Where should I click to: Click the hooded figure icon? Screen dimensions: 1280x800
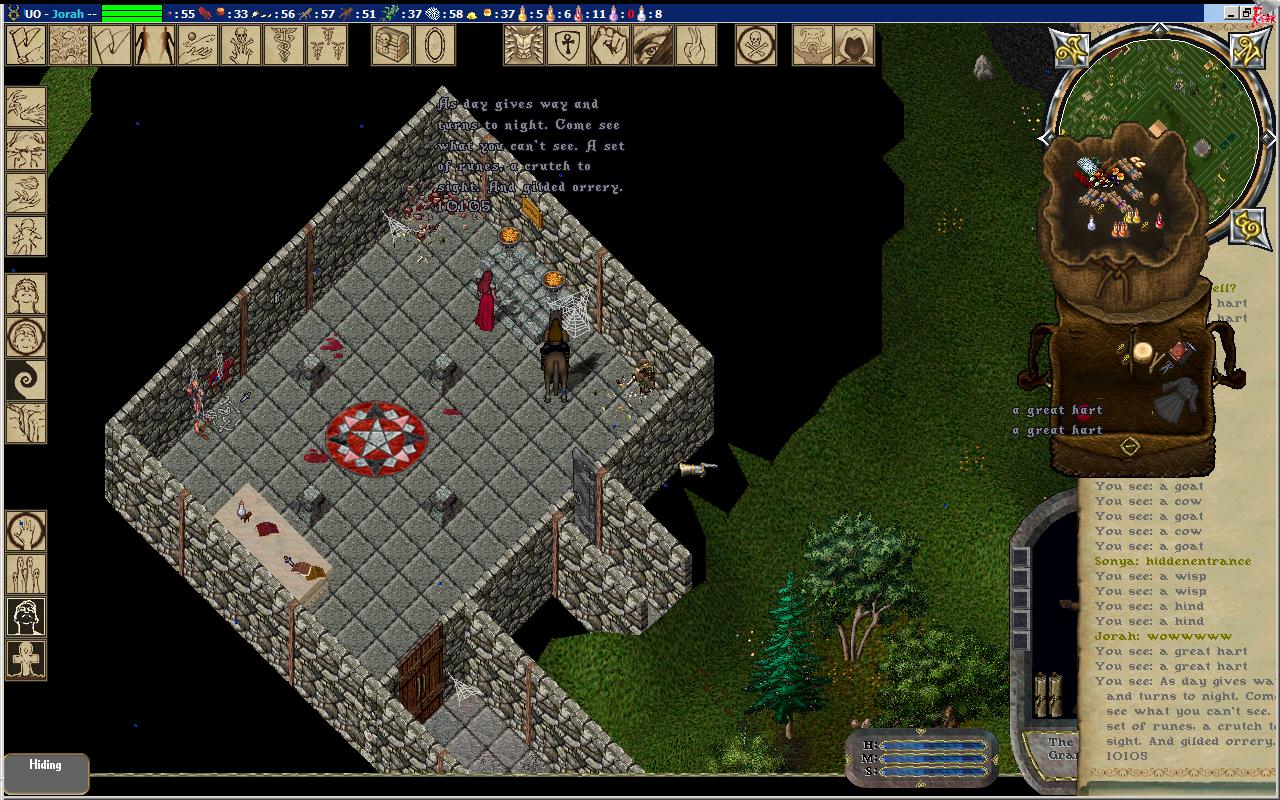[854, 46]
